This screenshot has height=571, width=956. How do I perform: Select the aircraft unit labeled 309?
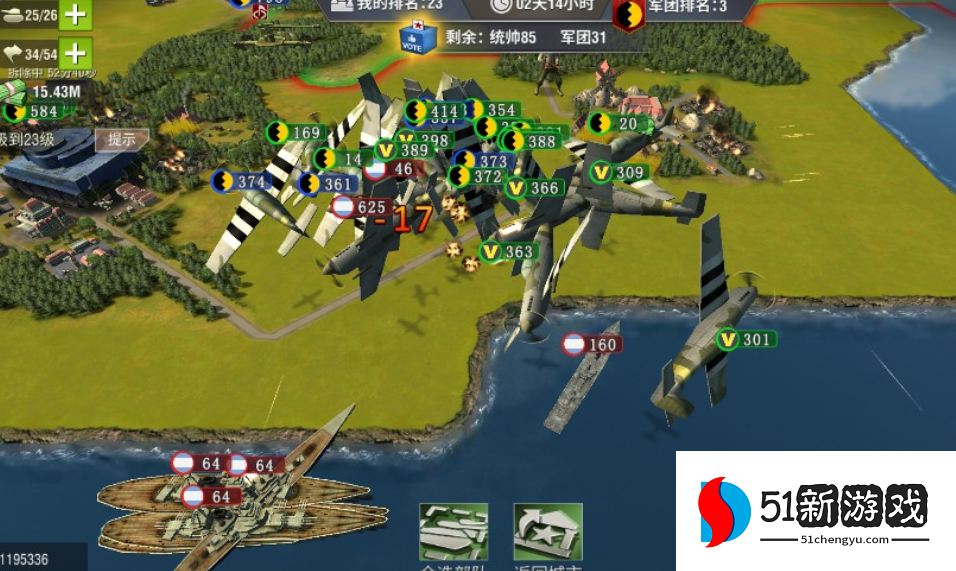point(617,173)
